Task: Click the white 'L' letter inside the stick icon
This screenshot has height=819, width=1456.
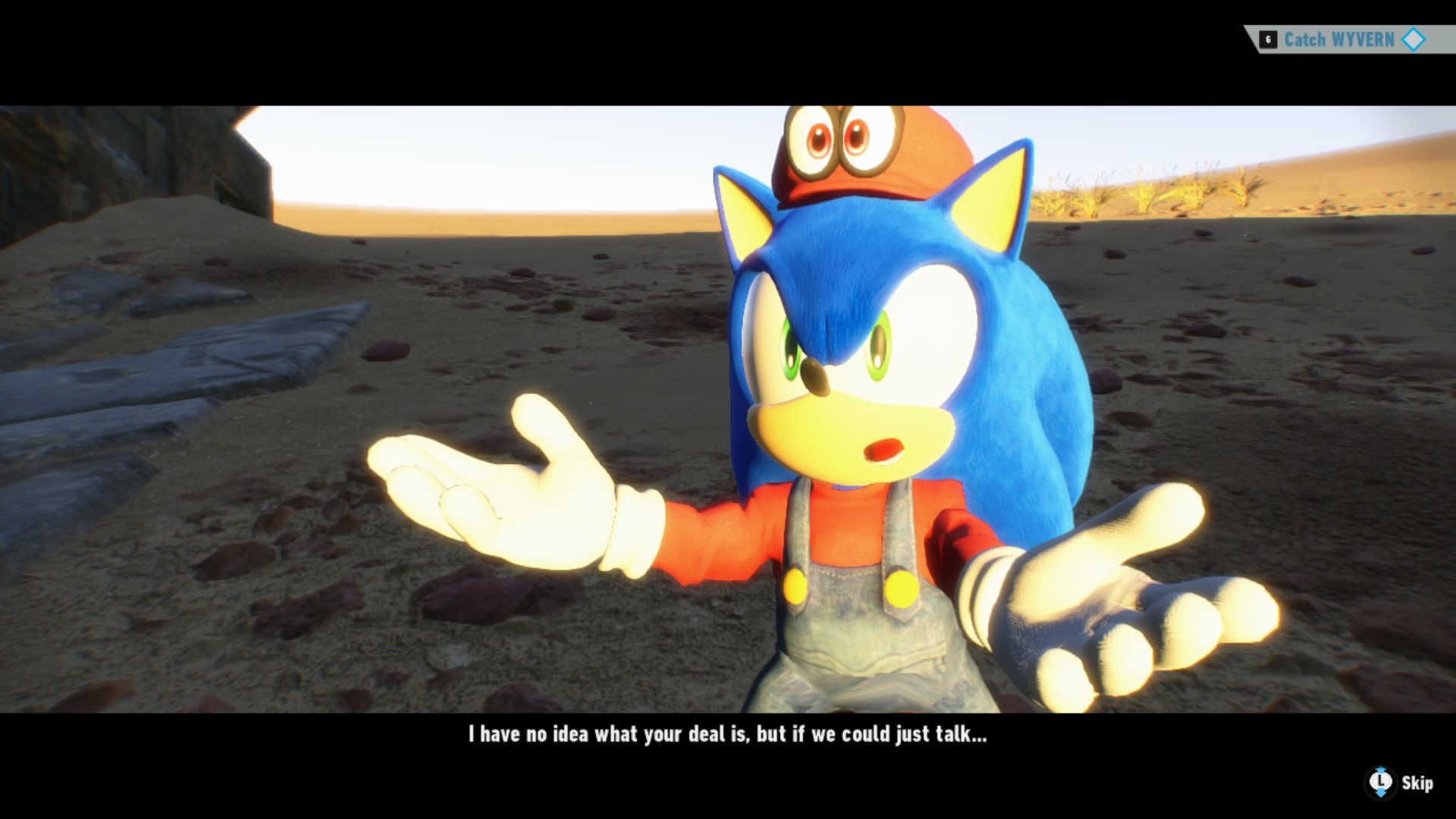Action: coord(1380,781)
